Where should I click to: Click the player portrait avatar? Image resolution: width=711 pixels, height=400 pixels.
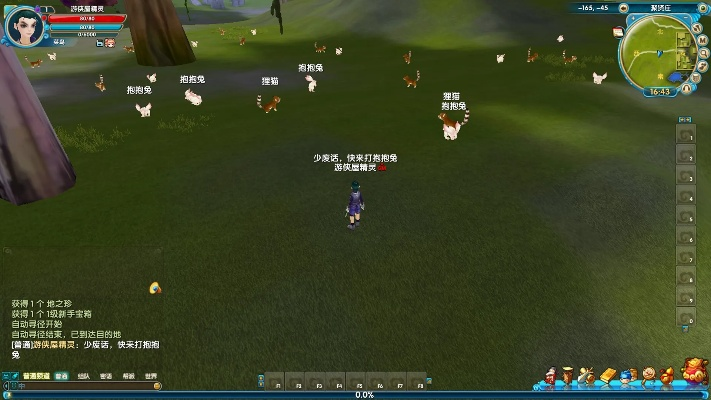point(24,26)
